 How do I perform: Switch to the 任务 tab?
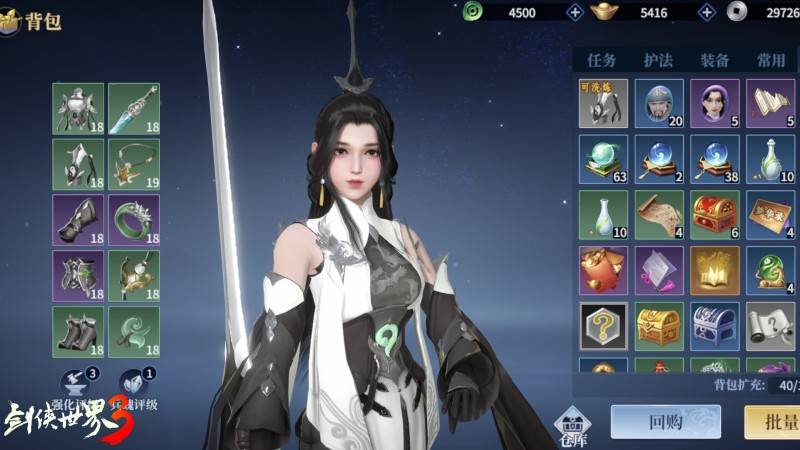click(x=602, y=60)
